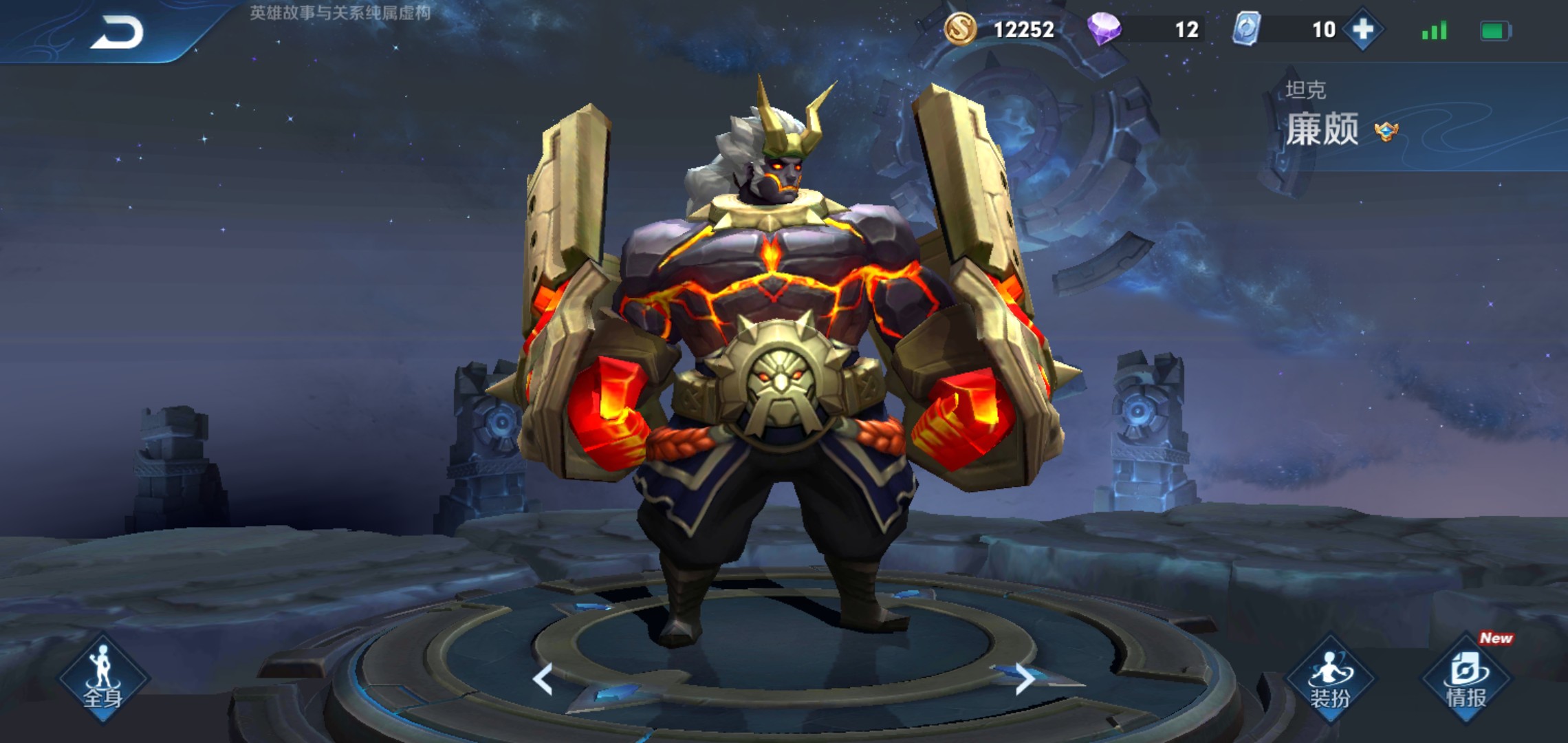Tap the blue ticket currency icon
This screenshot has width=1568, height=743.
point(1247,30)
